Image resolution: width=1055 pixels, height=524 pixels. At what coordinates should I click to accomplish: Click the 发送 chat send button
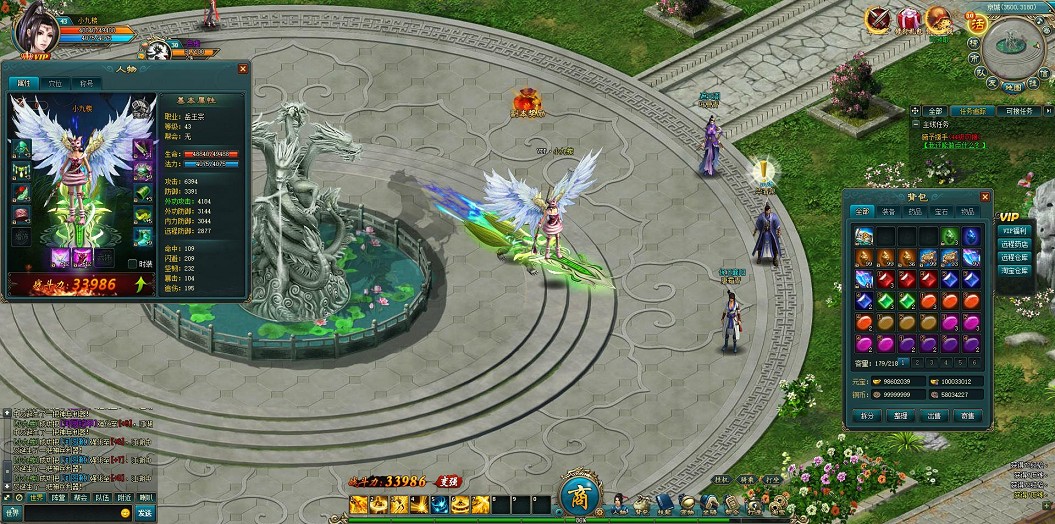click(145, 513)
